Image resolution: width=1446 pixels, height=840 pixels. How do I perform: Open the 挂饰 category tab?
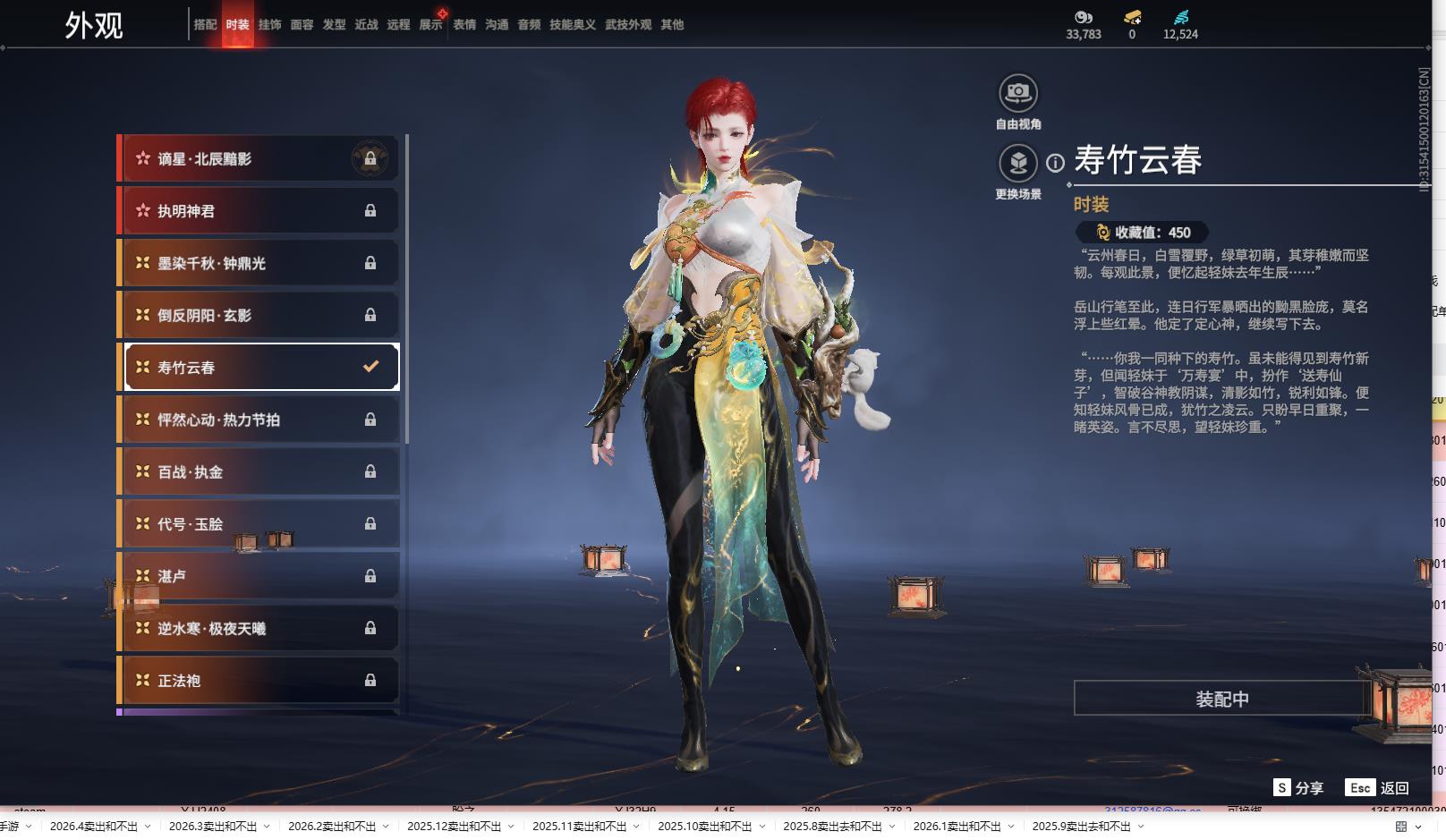tap(269, 25)
